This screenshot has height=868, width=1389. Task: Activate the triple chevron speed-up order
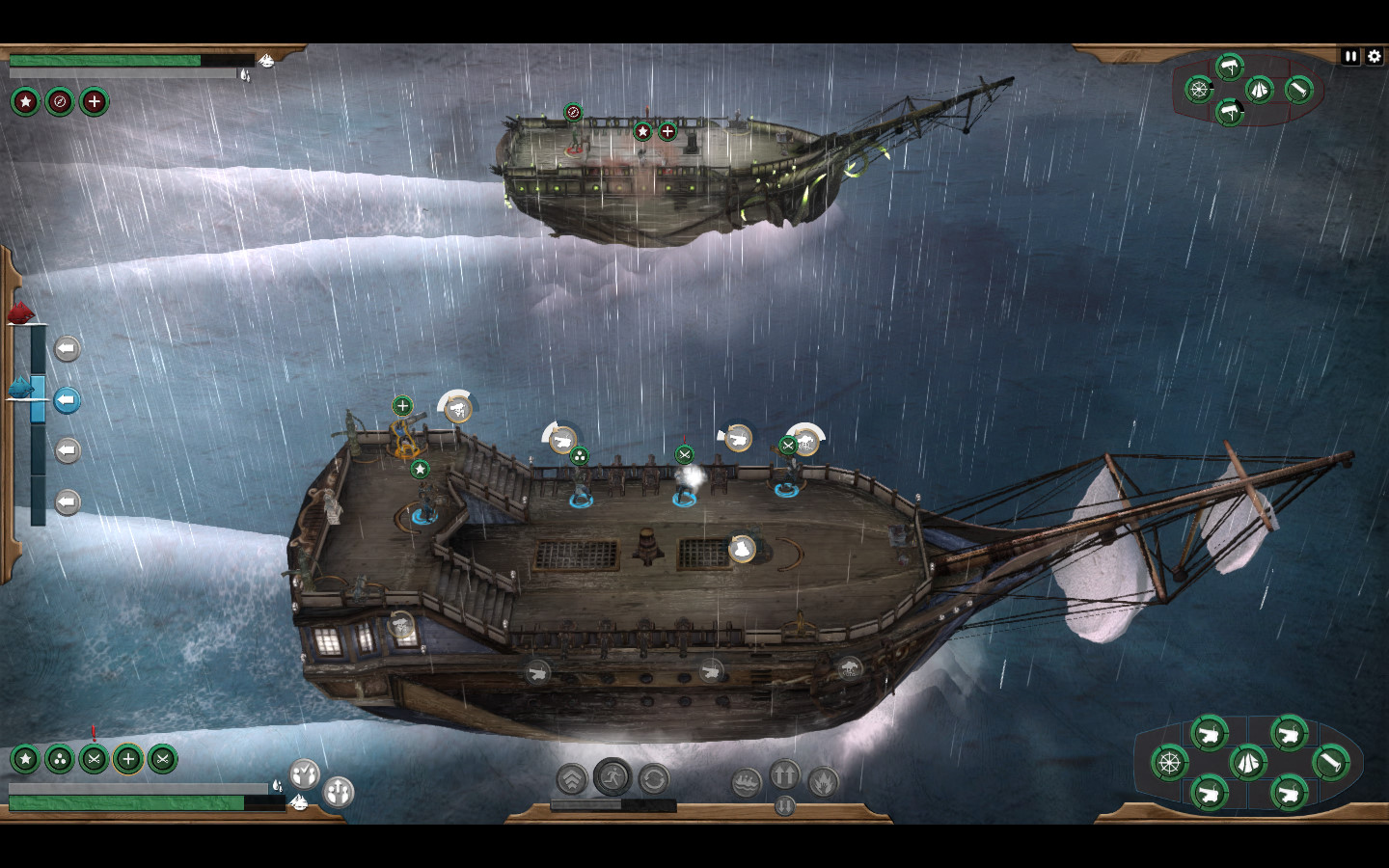(572, 779)
